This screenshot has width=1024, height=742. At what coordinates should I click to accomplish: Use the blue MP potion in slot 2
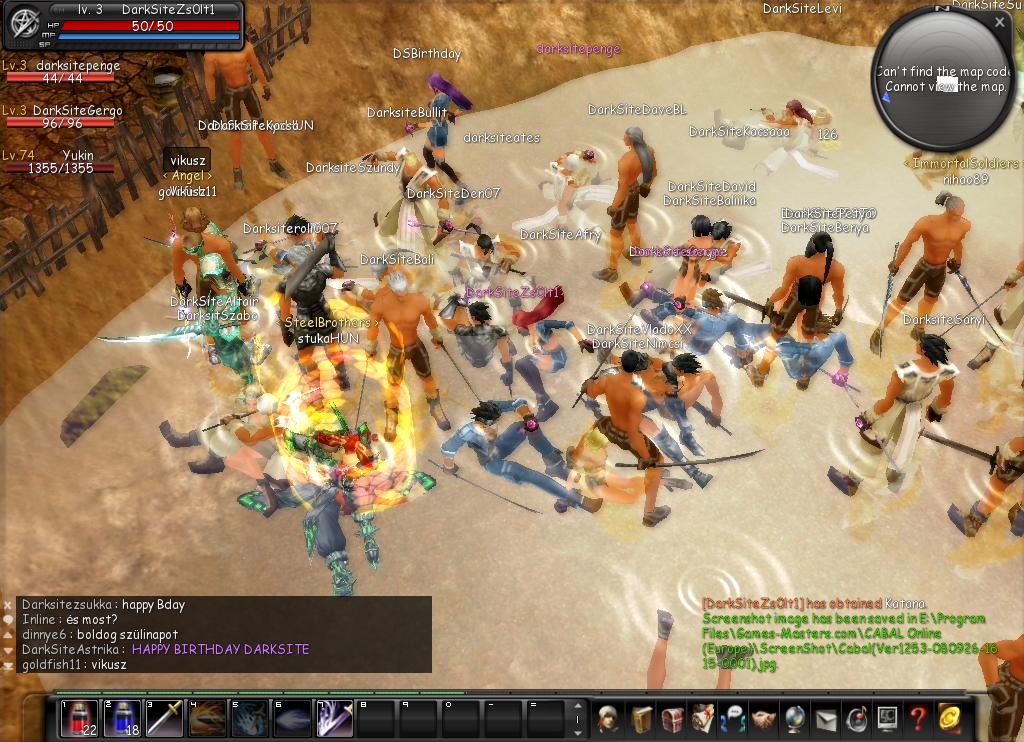(x=122, y=718)
